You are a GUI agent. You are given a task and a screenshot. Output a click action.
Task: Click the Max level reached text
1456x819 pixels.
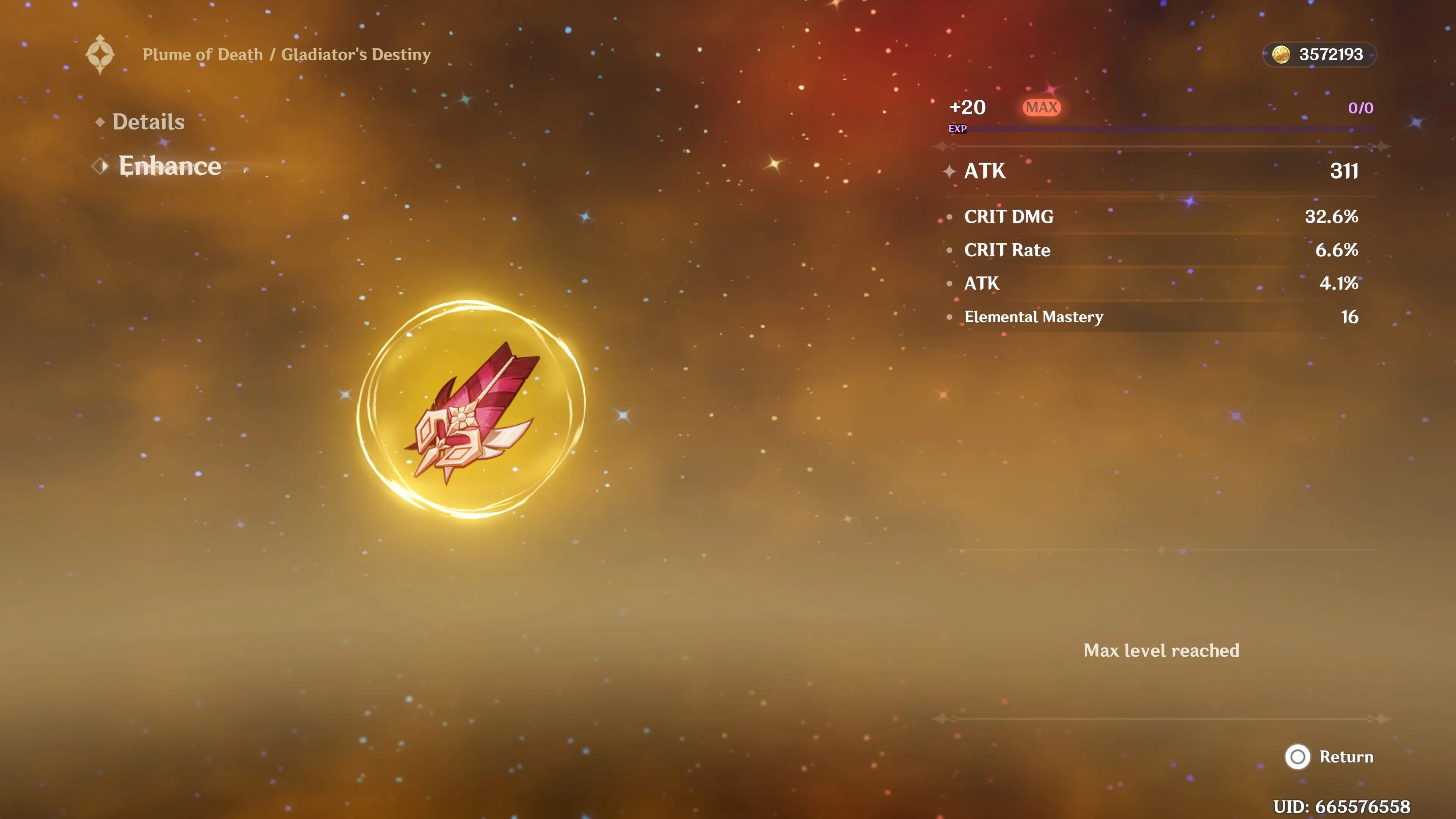click(x=1160, y=651)
